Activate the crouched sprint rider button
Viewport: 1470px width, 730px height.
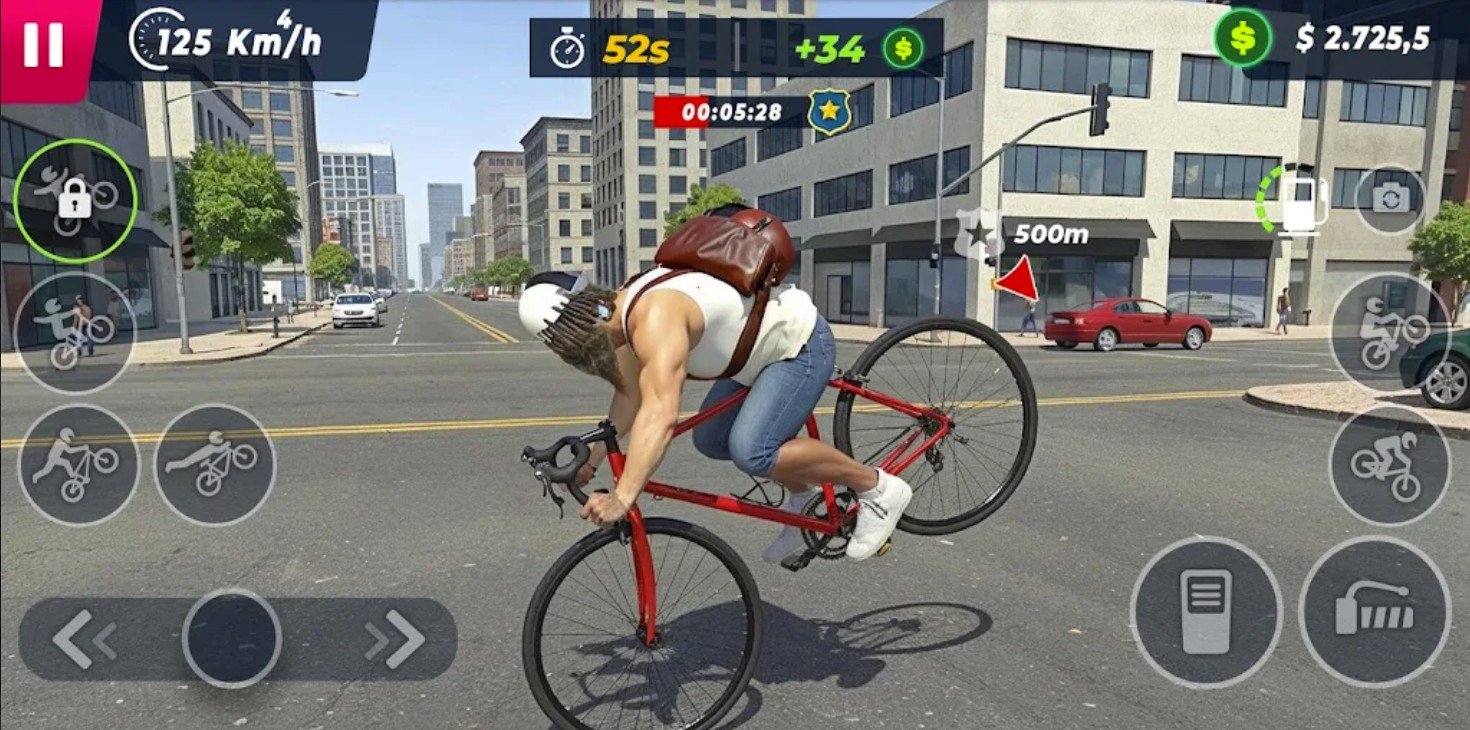1389,464
